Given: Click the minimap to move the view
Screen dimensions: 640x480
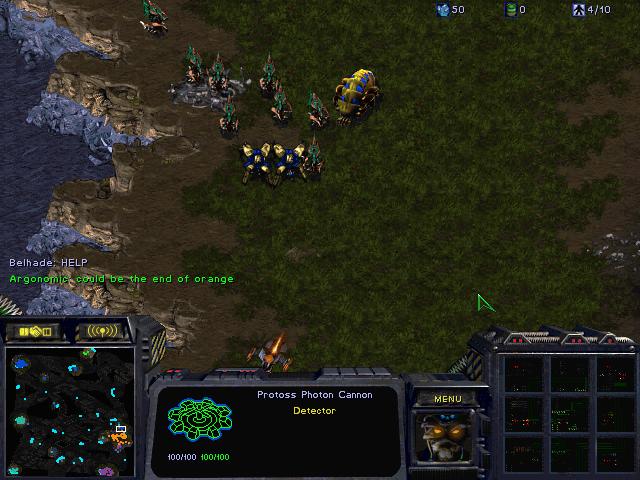Looking at the screenshot, I should (x=69, y=409).
